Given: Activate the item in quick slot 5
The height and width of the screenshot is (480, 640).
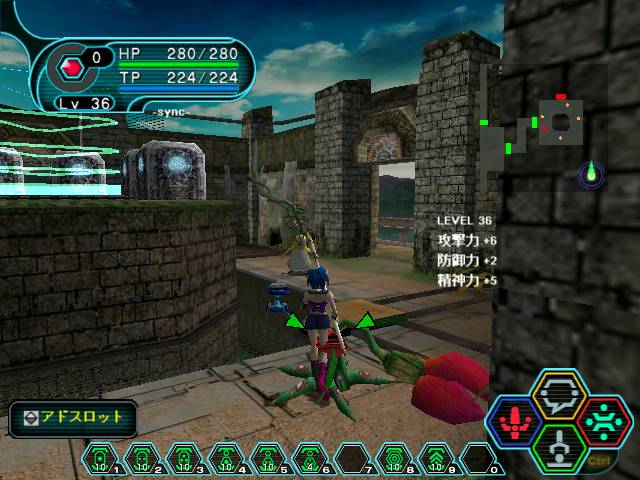Looking at the screenshot, I should click(x=266, y=459).
